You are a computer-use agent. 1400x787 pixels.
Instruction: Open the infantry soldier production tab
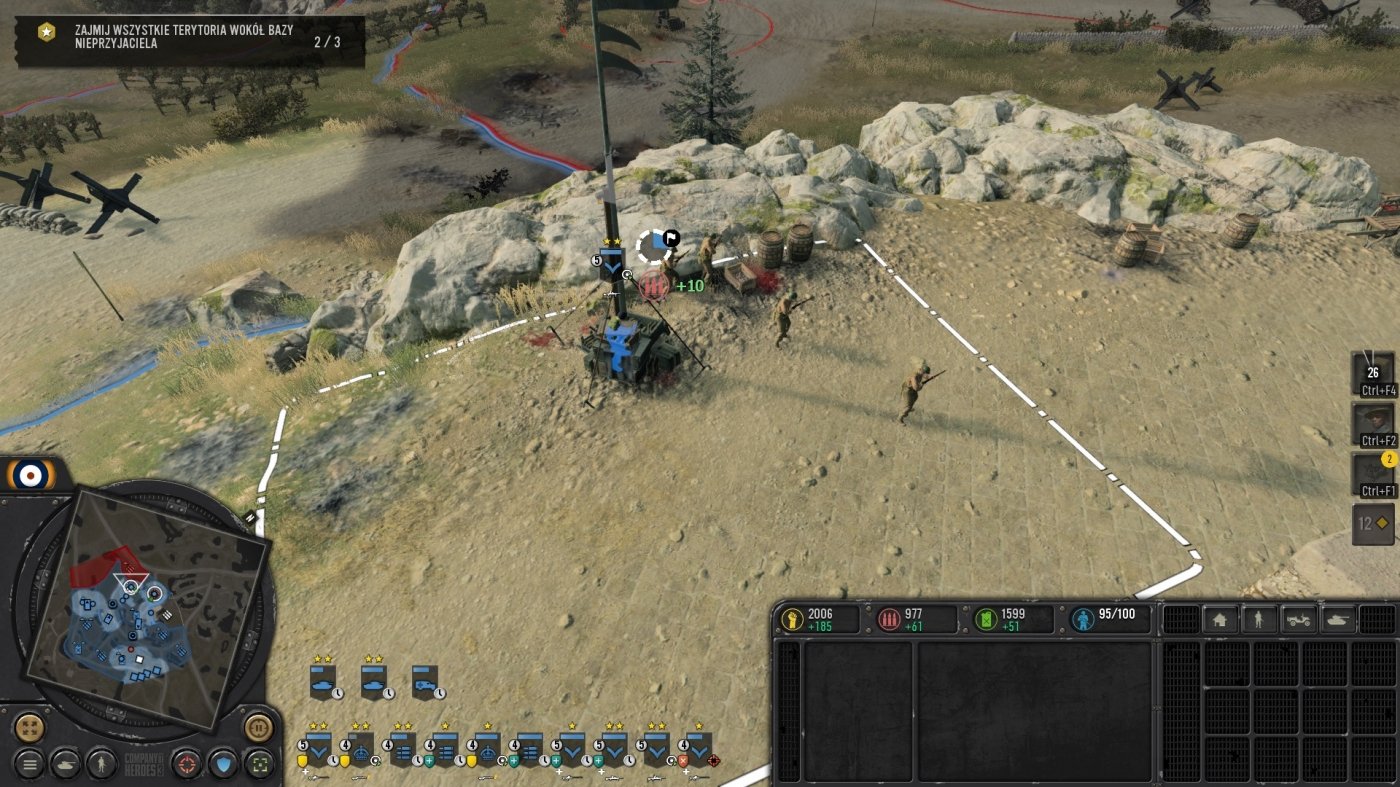[1258, 620]
